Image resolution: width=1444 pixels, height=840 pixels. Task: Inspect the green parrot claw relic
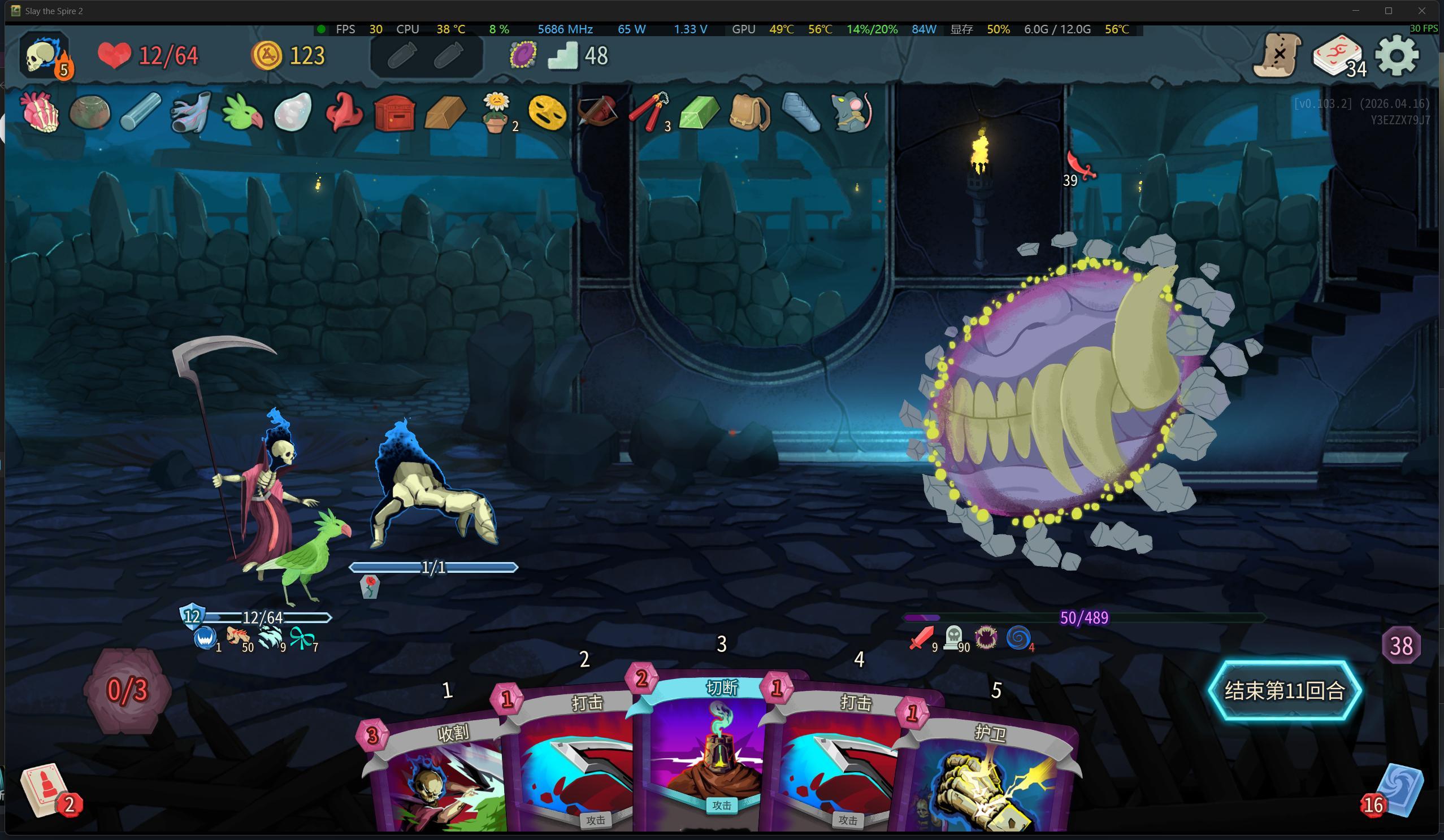(x=242, y=112)
